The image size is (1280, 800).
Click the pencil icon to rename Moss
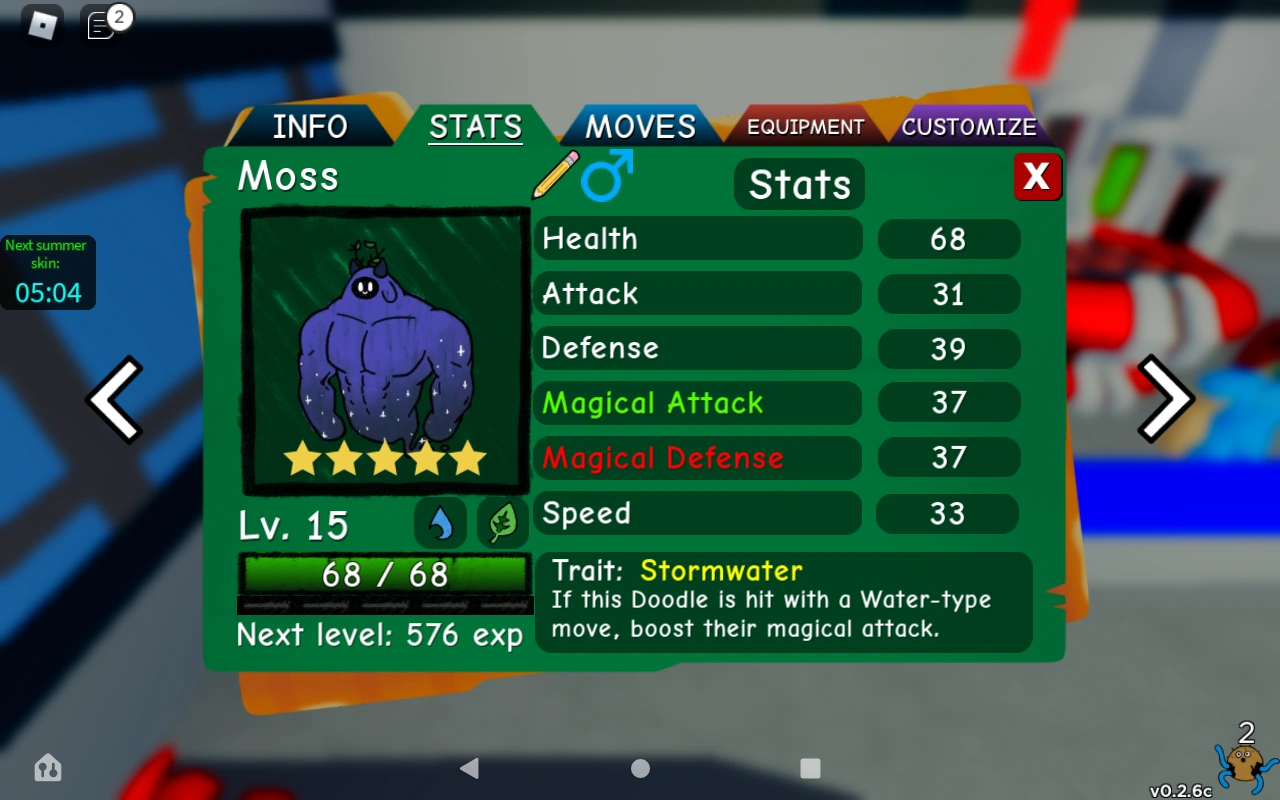556,176
